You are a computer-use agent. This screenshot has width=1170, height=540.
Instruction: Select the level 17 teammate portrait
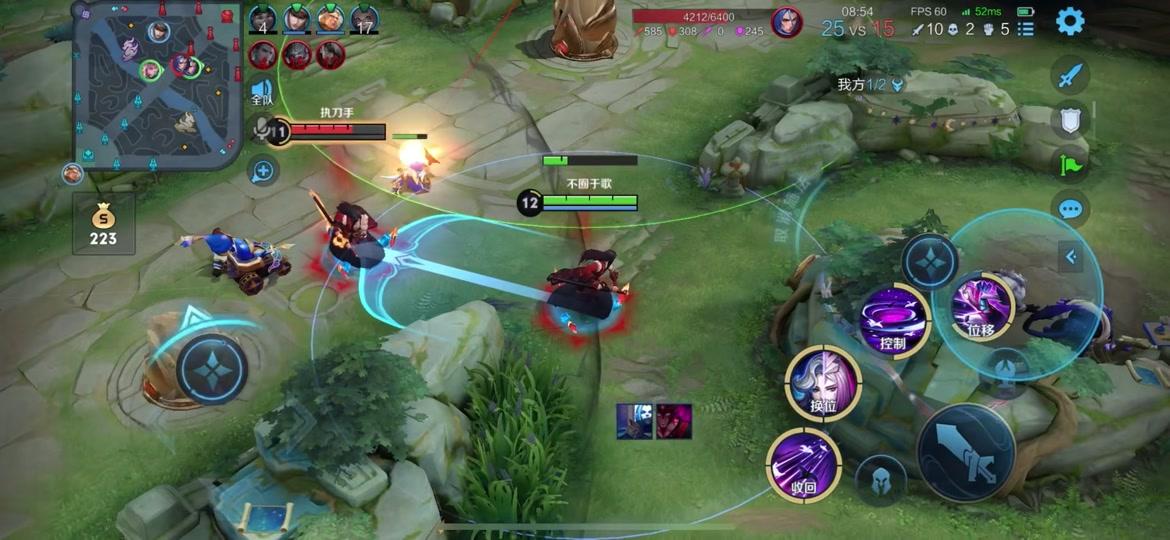363,19
